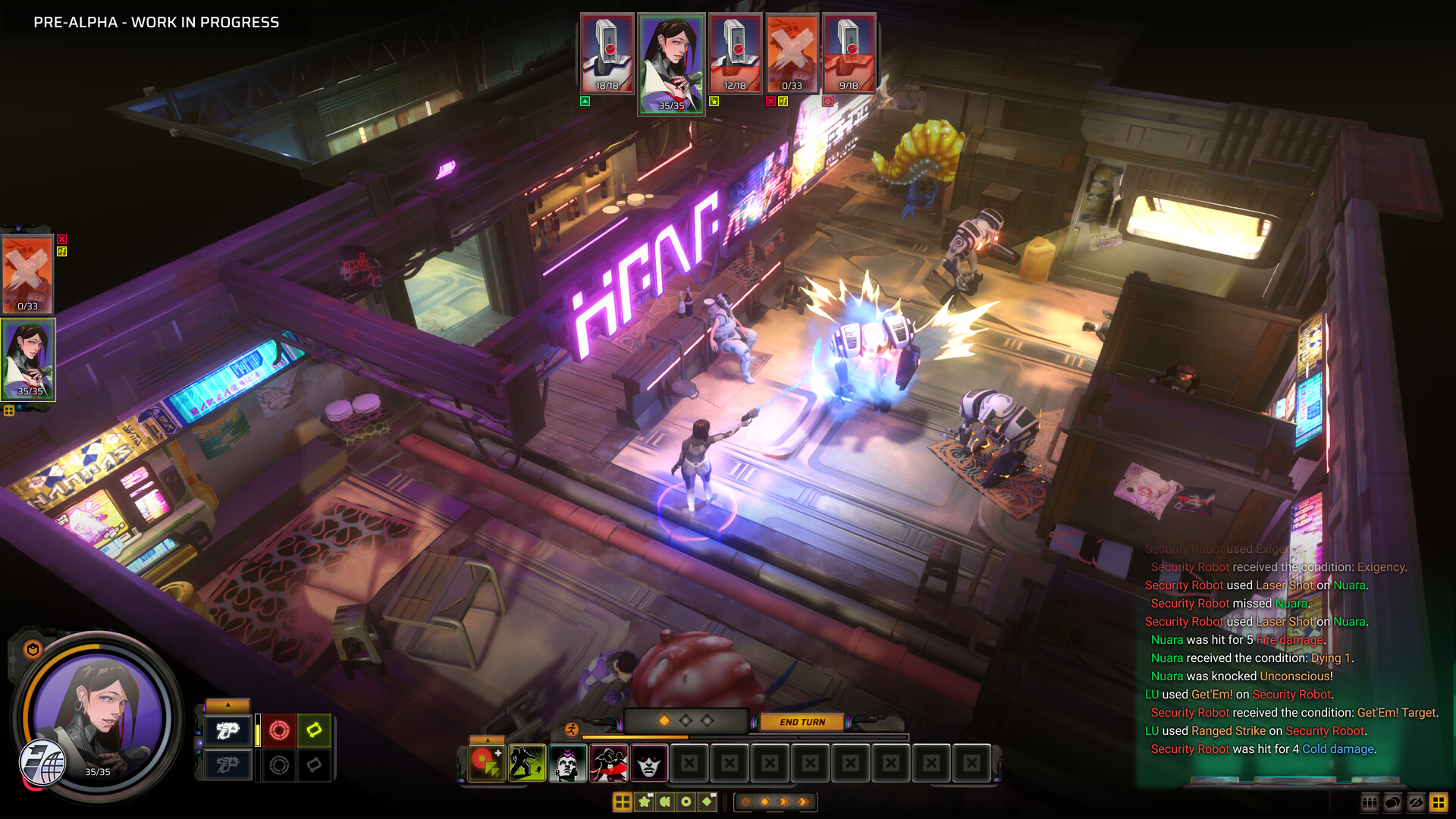Select the first hotbar slot with plus and arrows
Screen dimensions: 1456x819
485,763
